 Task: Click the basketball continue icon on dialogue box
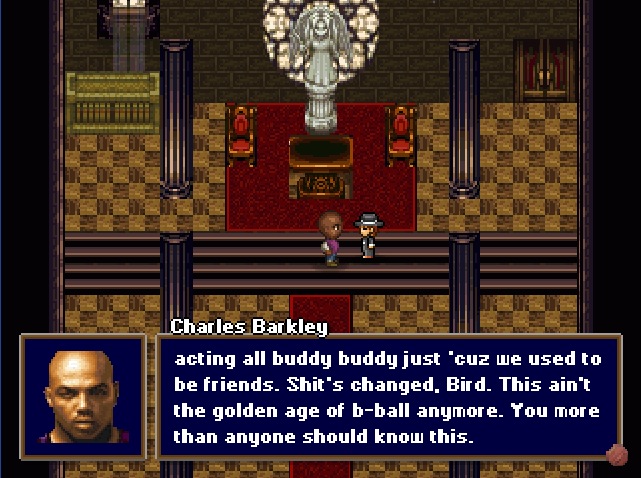618,456
